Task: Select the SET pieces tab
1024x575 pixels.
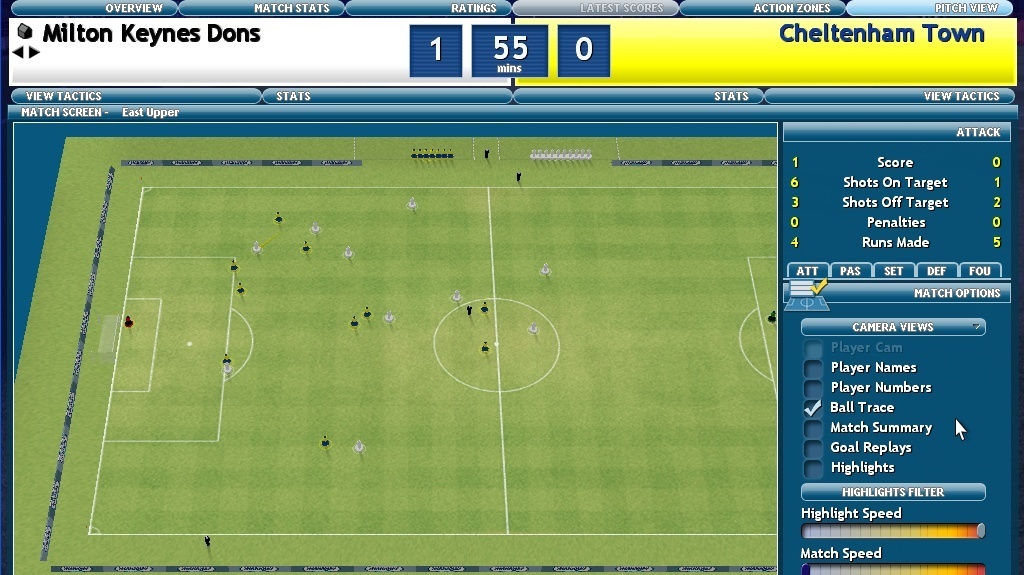Action: pyautogui.click(x=893, y=271)
